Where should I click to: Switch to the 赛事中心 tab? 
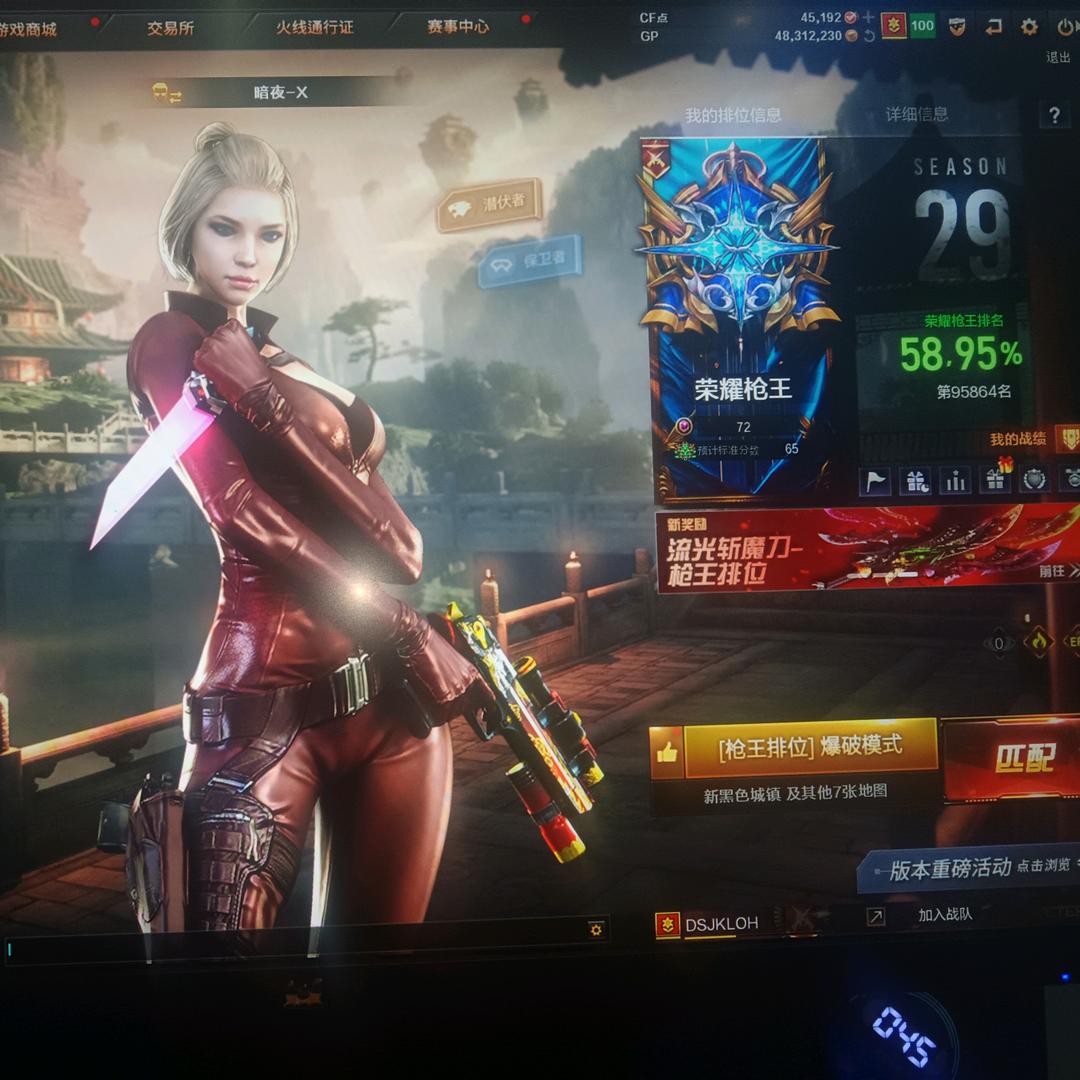click(x=458, y=27)
